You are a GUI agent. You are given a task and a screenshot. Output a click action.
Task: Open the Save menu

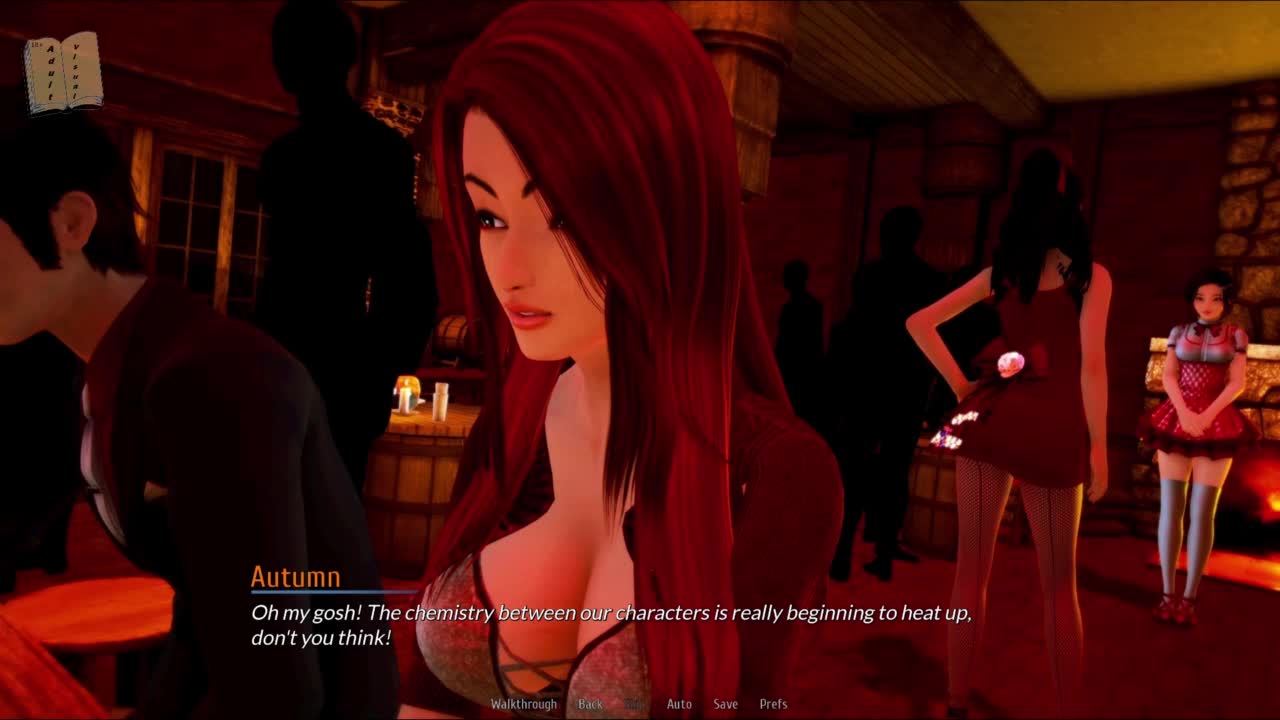click(x=725, y=704)
